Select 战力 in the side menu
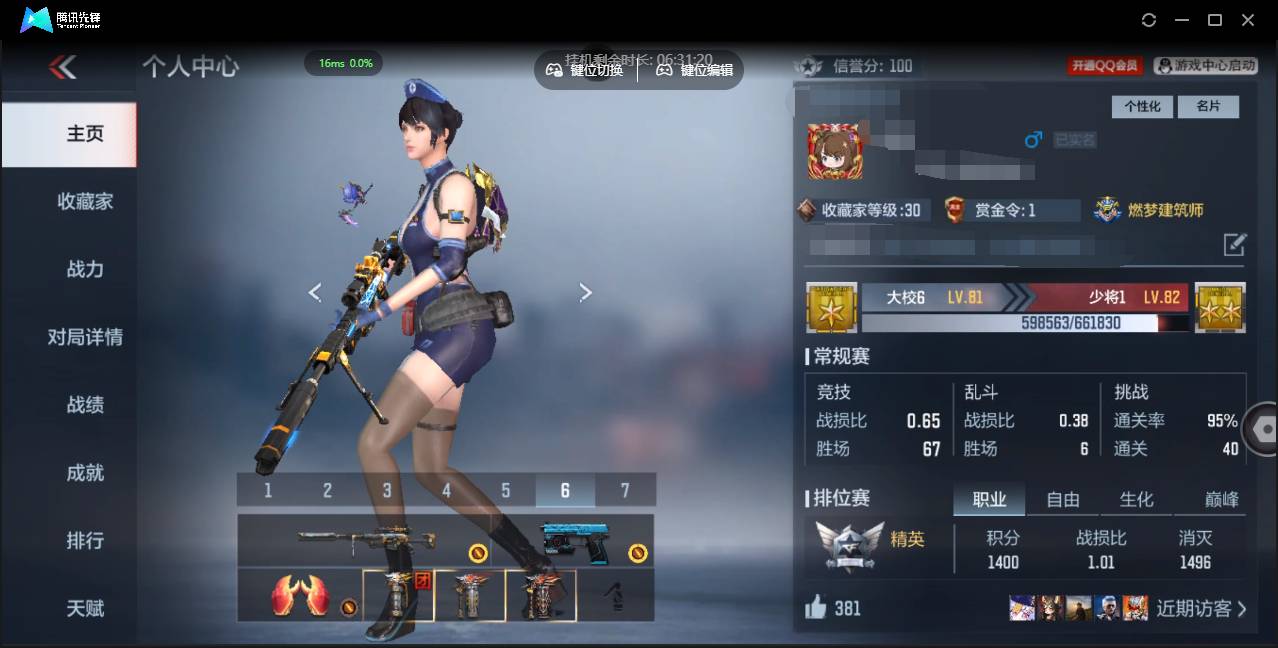Image resolution: width=1278 pixels, height=648 pixels. coord(85,269)
